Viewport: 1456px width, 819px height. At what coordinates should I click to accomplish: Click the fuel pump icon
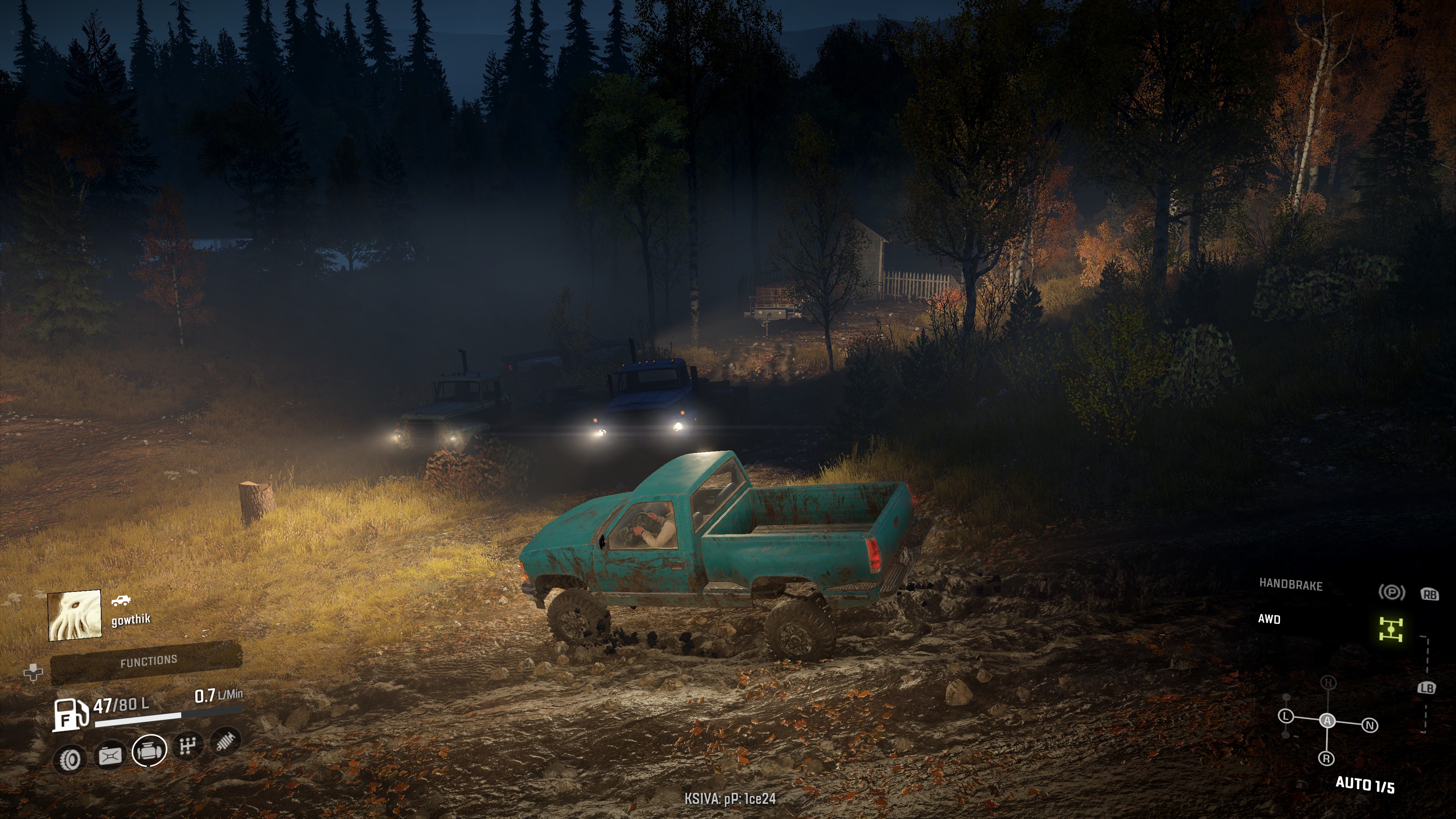pyautogui.click(x=71, y=714)
